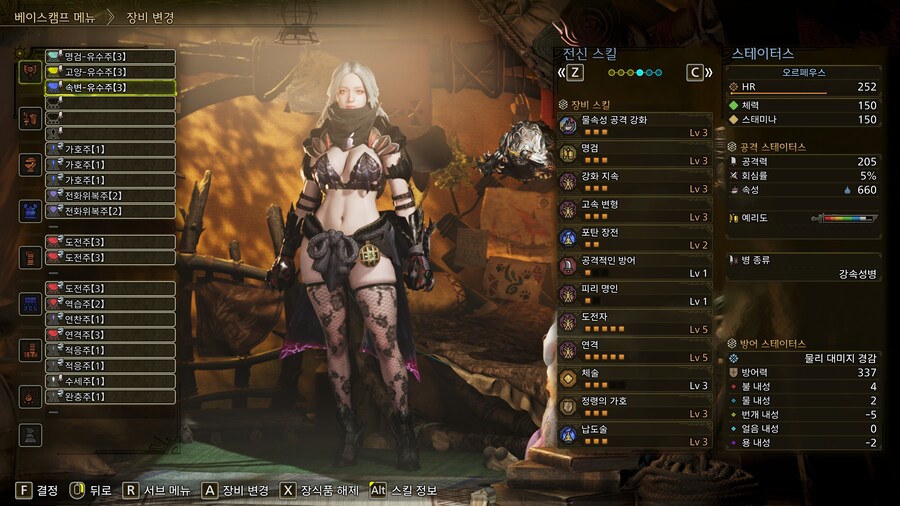Select the 납도술 skill row
This screenshot has height=506, width=900.
click(x=636, y=434)
